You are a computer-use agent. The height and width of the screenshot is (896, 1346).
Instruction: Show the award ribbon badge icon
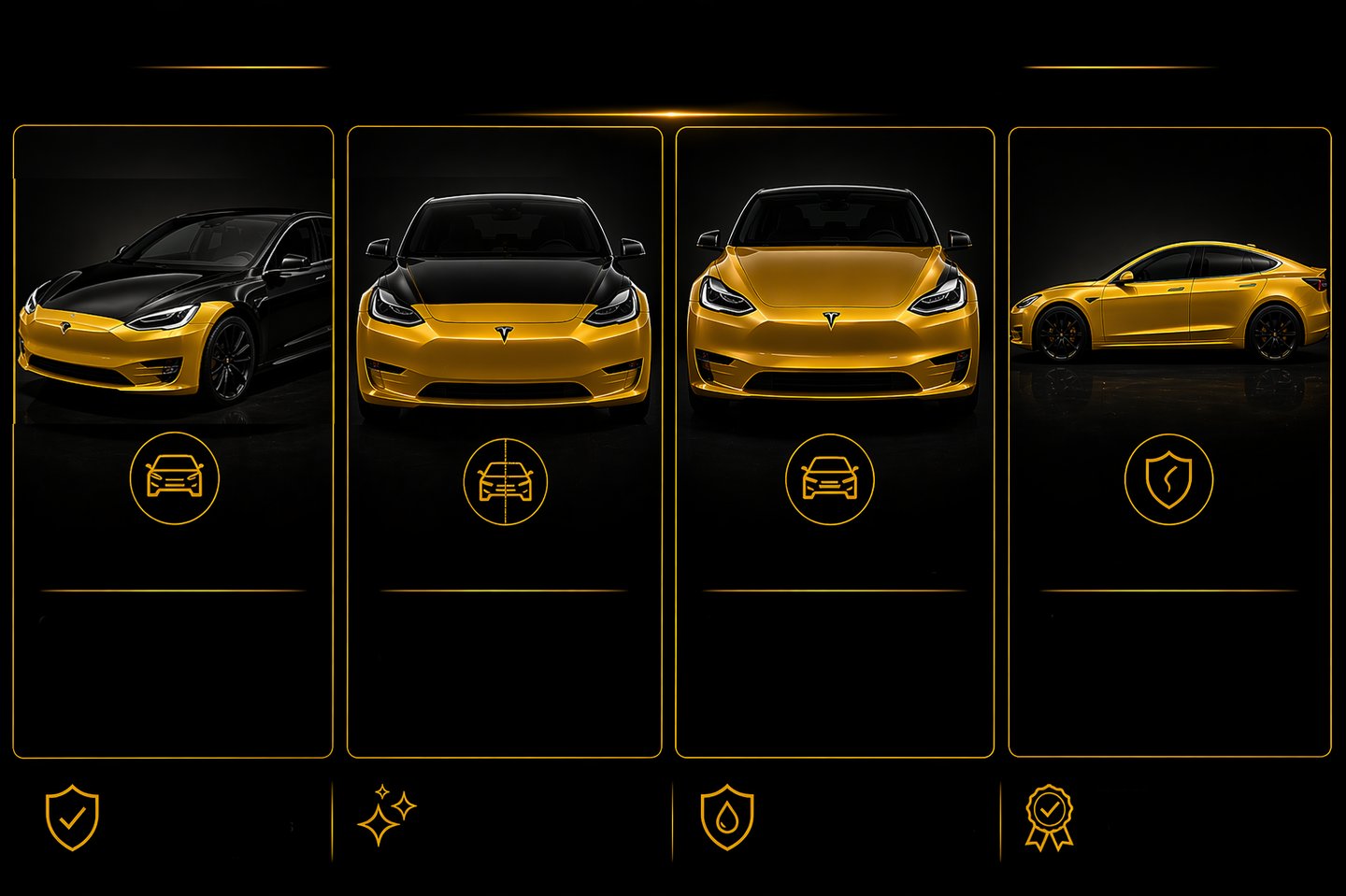pyautogui.click(x=1049, y=818)
